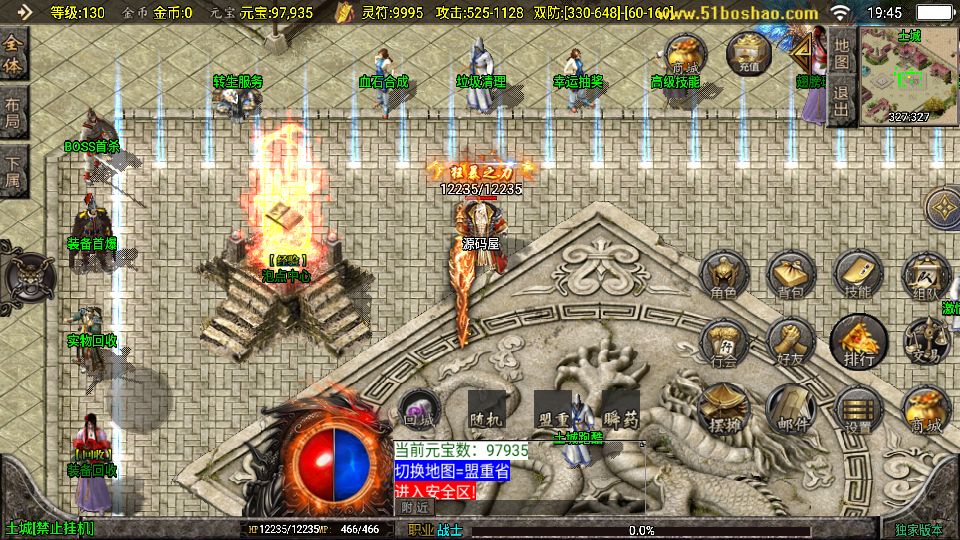Open the 行会 guild panel
Viewport: 960px width, 540px height.
[724, 343]
